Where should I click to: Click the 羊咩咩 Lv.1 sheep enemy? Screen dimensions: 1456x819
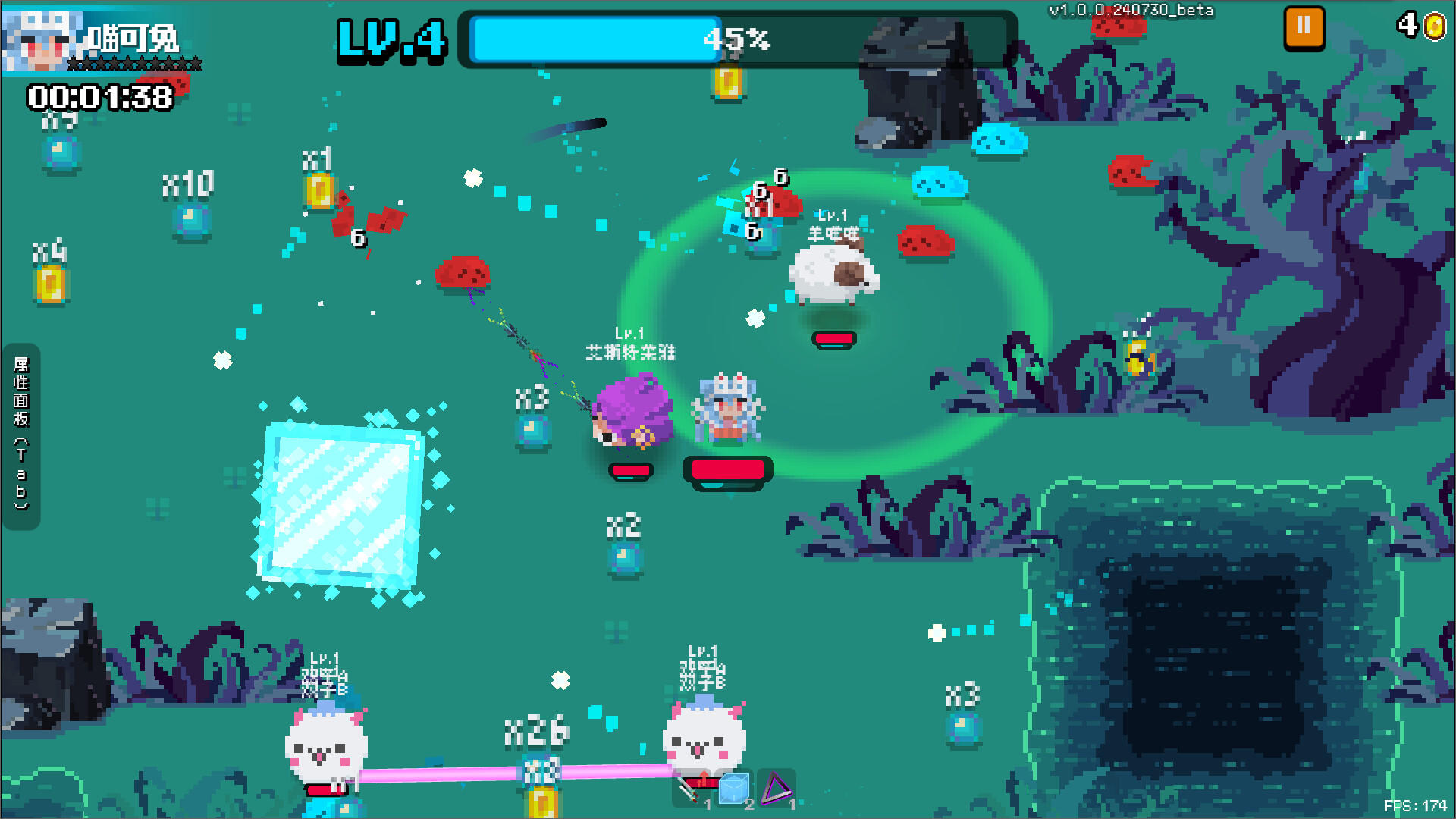(834, 277)
